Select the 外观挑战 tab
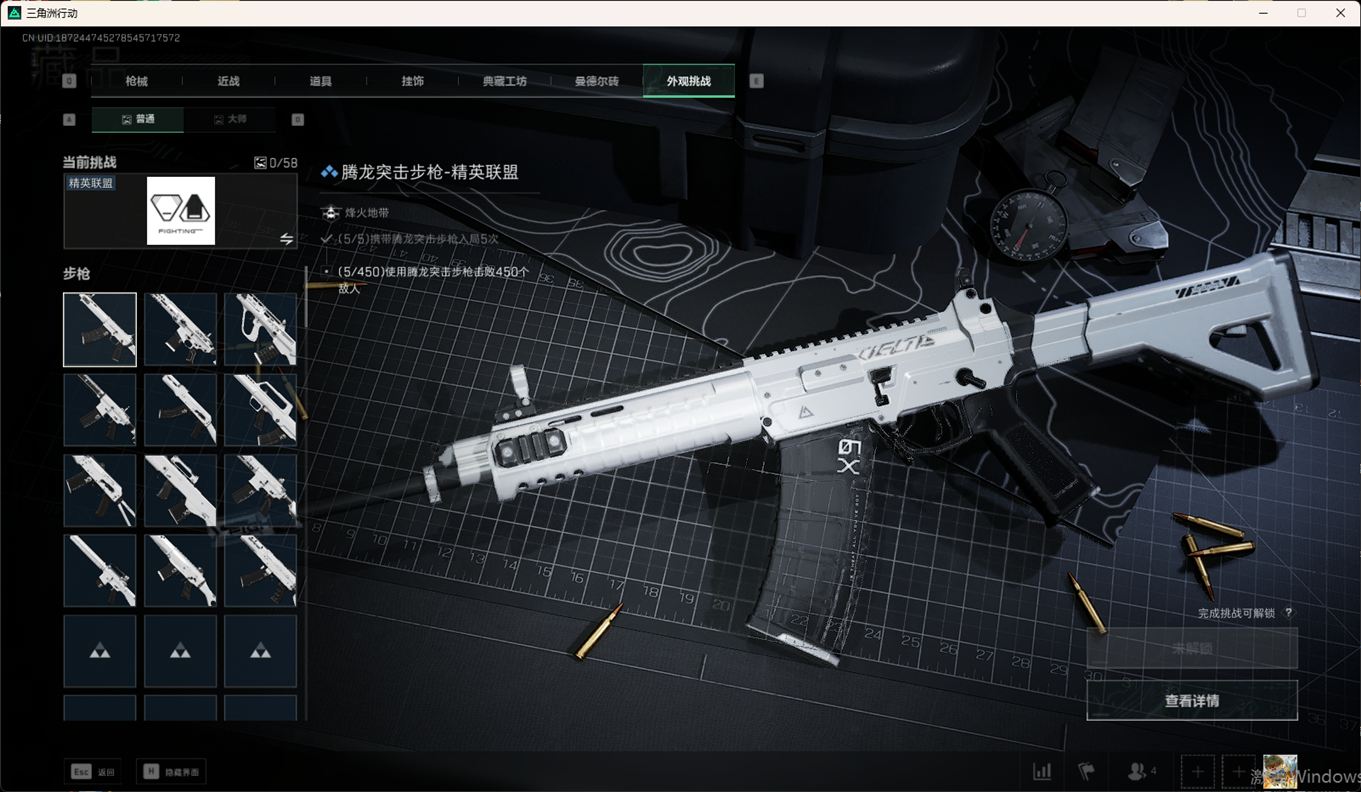Image resolution: width=1361 pixels, height=792 pixels. click(x=689, y=81)
